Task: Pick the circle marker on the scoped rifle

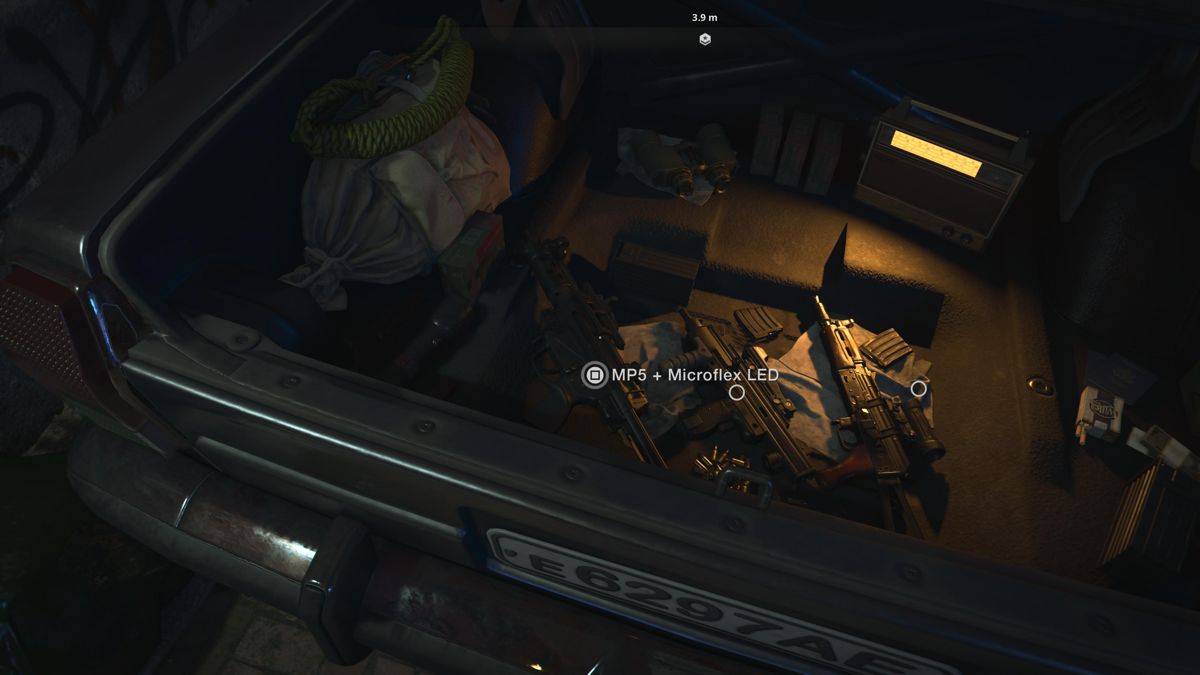Action: (x=918, y=388)
